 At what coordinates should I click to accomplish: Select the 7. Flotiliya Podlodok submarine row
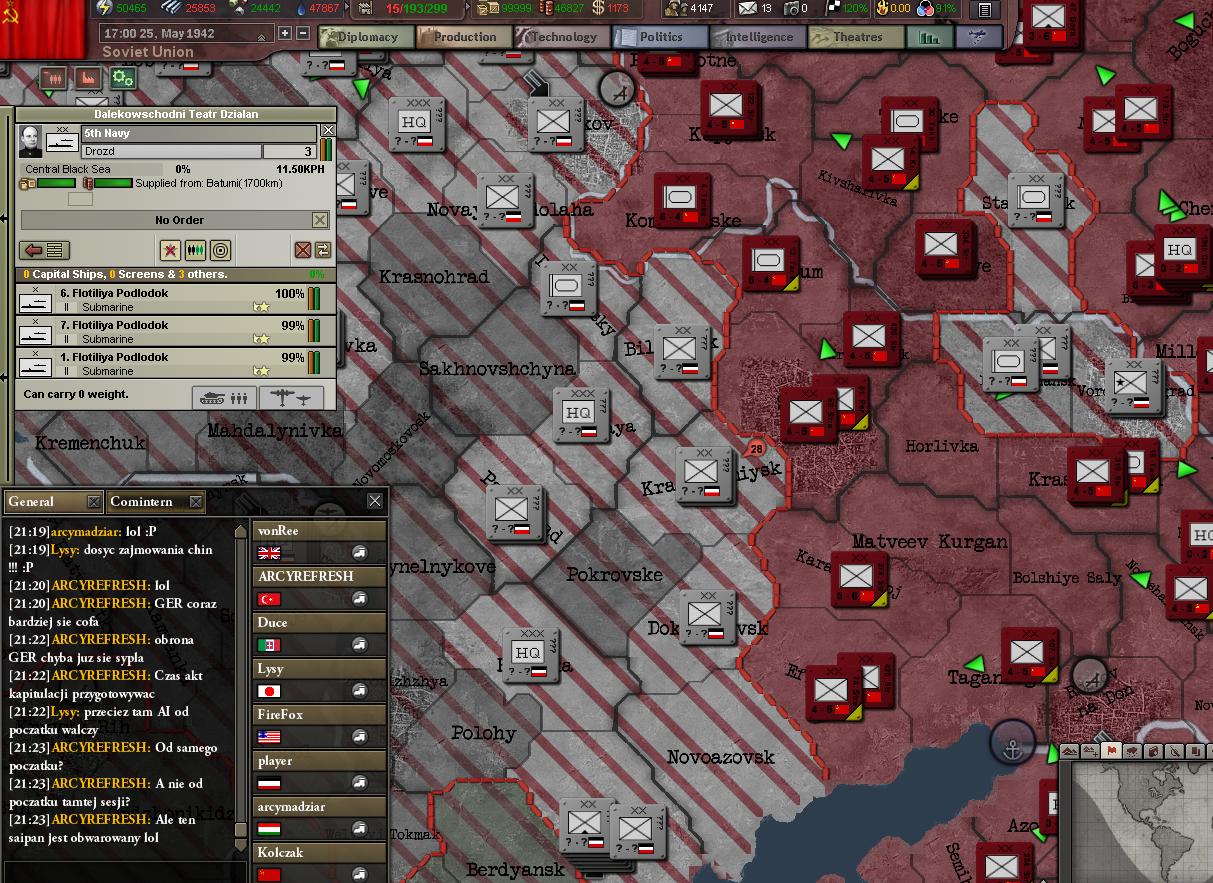tap(160, 332)
